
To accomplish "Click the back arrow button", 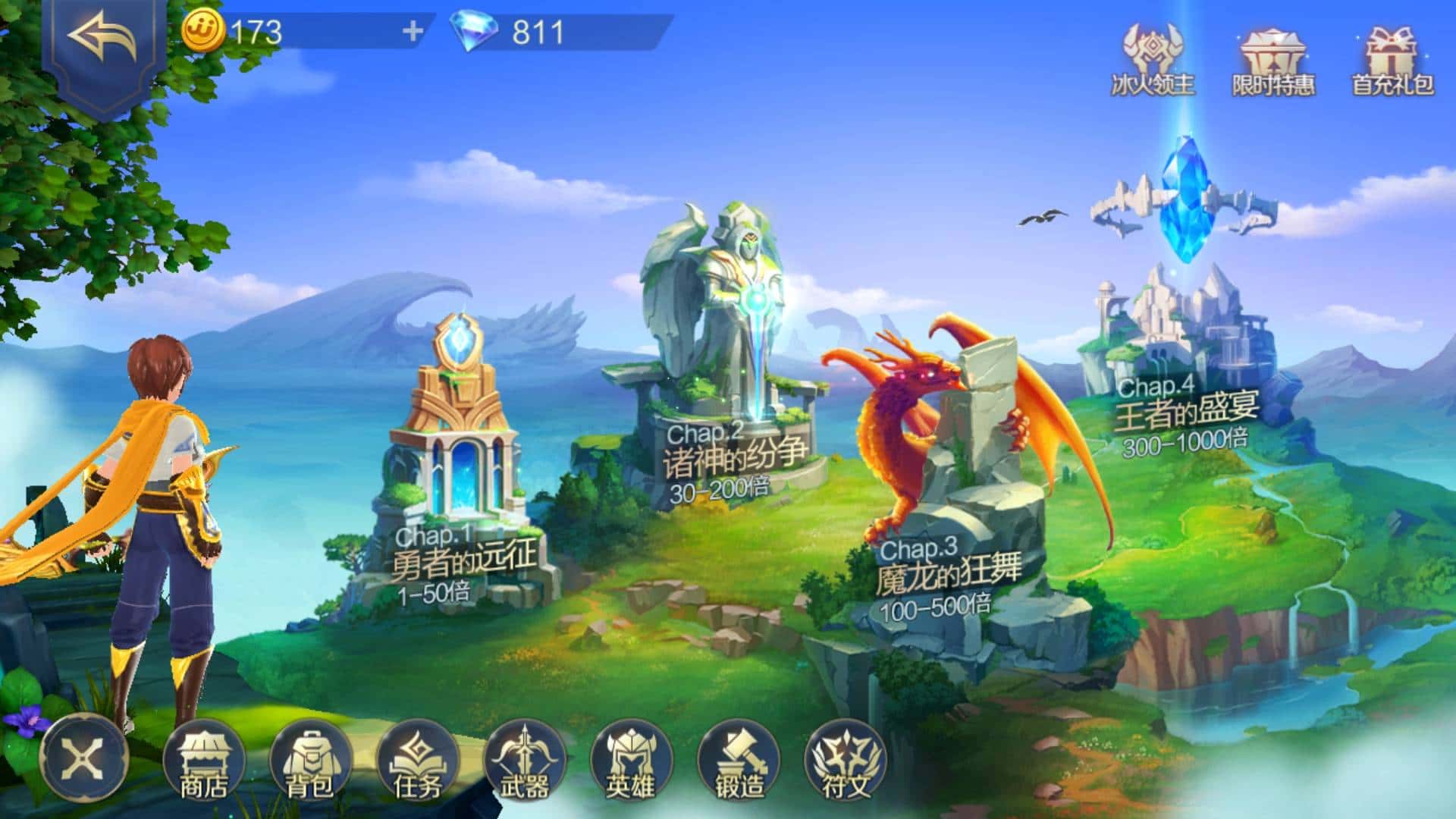I will [x=102, y=39].
